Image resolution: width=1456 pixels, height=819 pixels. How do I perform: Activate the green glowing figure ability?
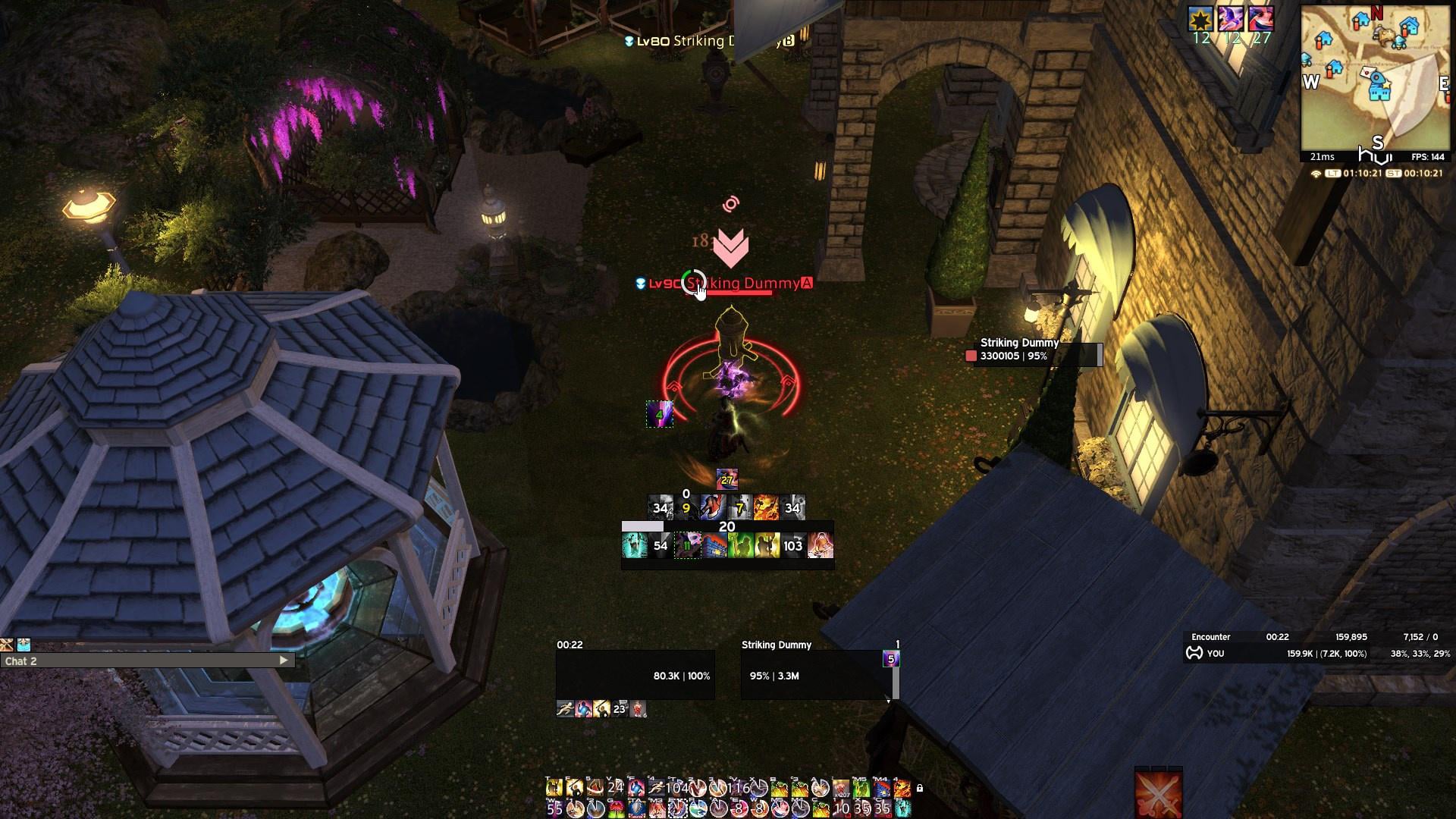pyautogui.click(x=739, y=545)
